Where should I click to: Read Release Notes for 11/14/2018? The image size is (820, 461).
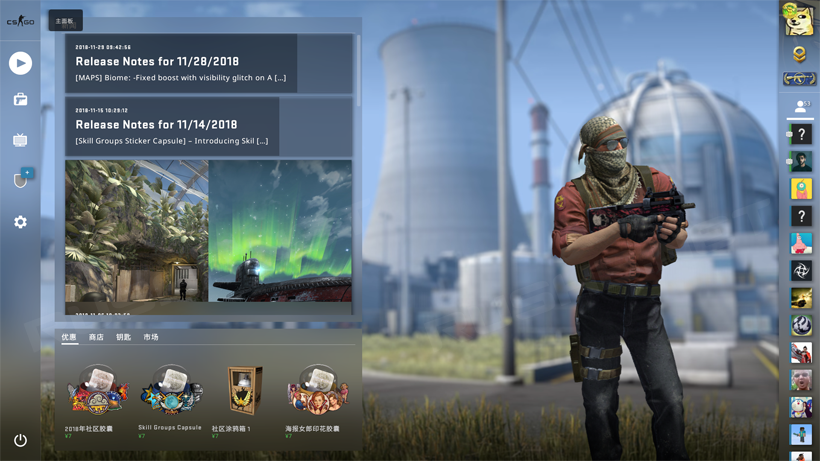click(172, 126)
